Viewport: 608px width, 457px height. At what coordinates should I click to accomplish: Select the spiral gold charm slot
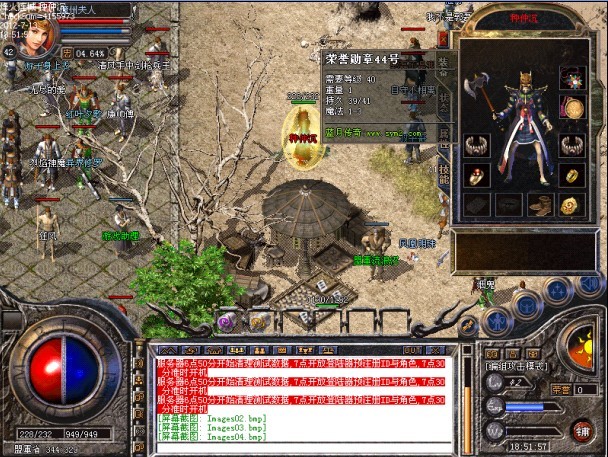[x=572, y=205]
